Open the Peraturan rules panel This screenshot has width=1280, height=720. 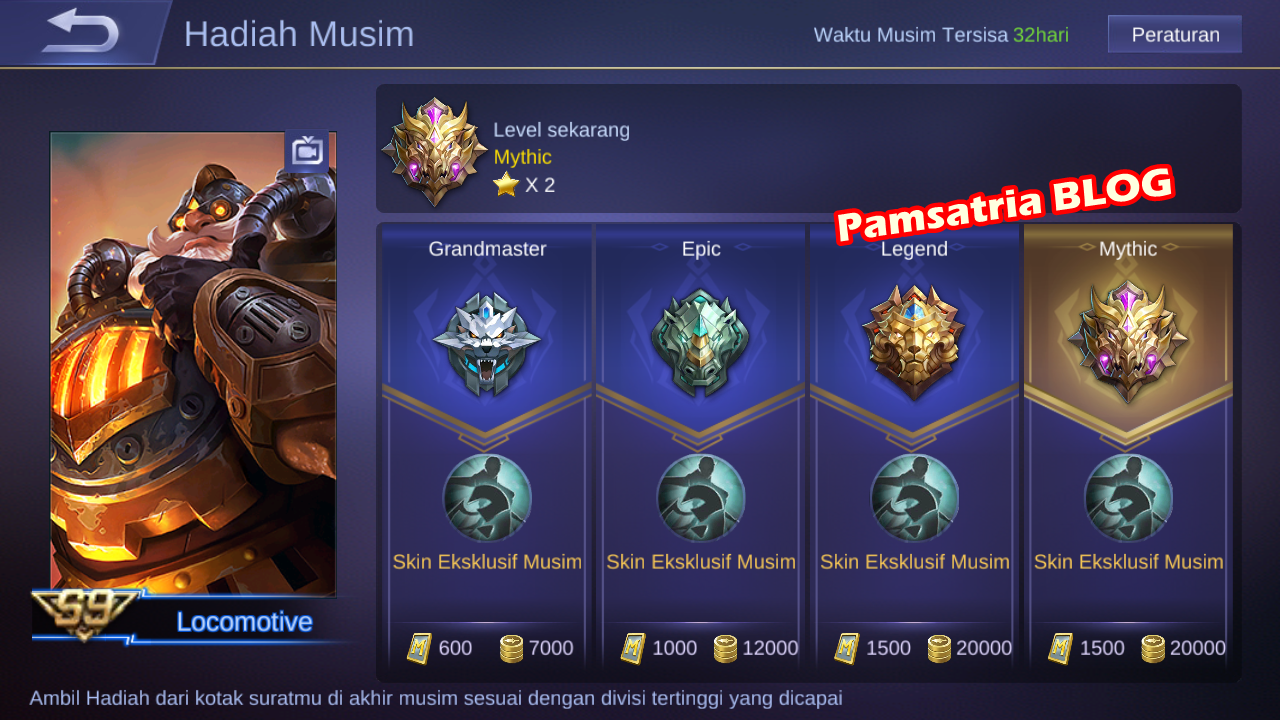point(1174,33)
